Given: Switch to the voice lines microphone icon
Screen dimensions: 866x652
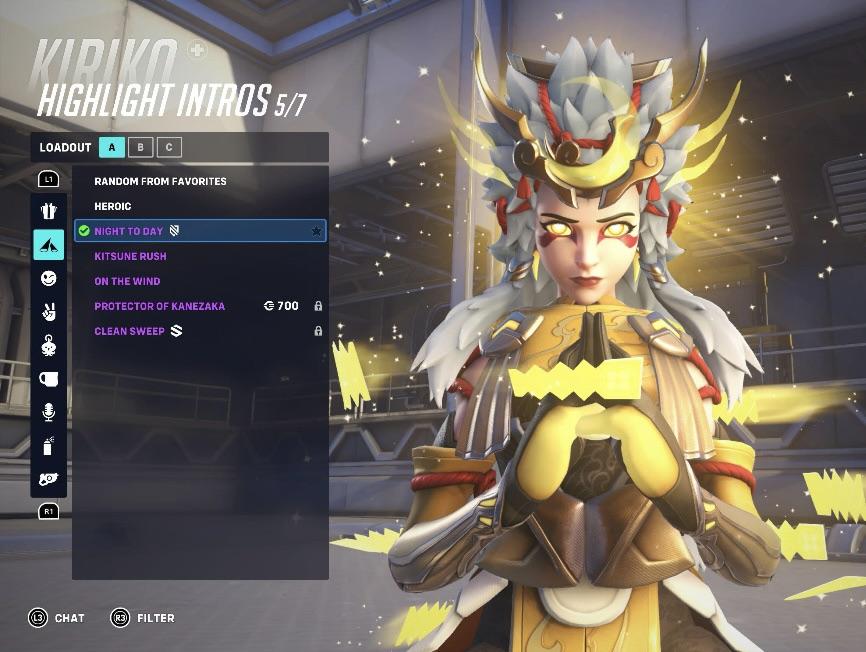Looking at the screenshot, I should pyautogui.click(x=49, y=412).
